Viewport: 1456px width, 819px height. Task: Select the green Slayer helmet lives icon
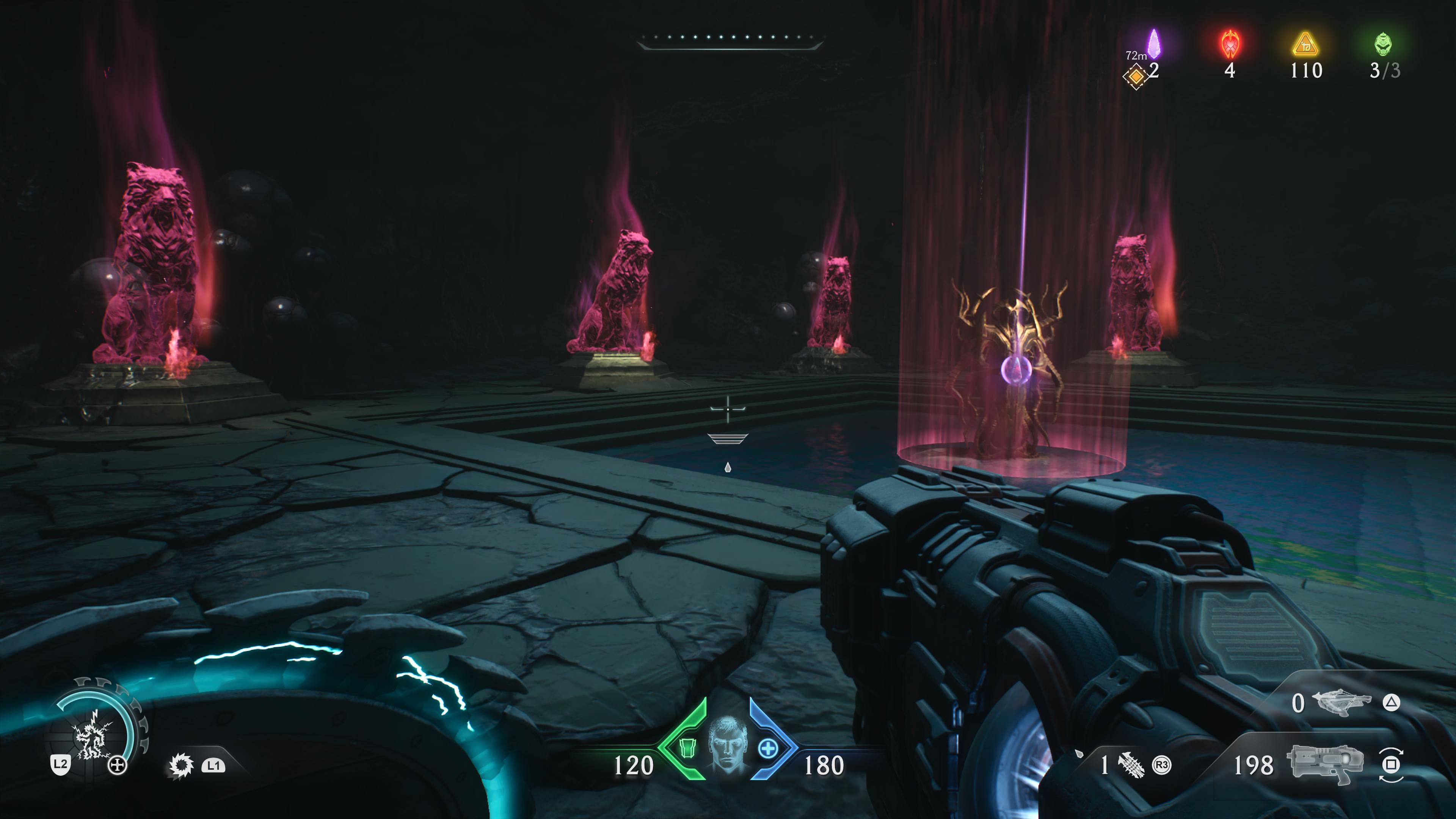click(x=1383, y=44)
